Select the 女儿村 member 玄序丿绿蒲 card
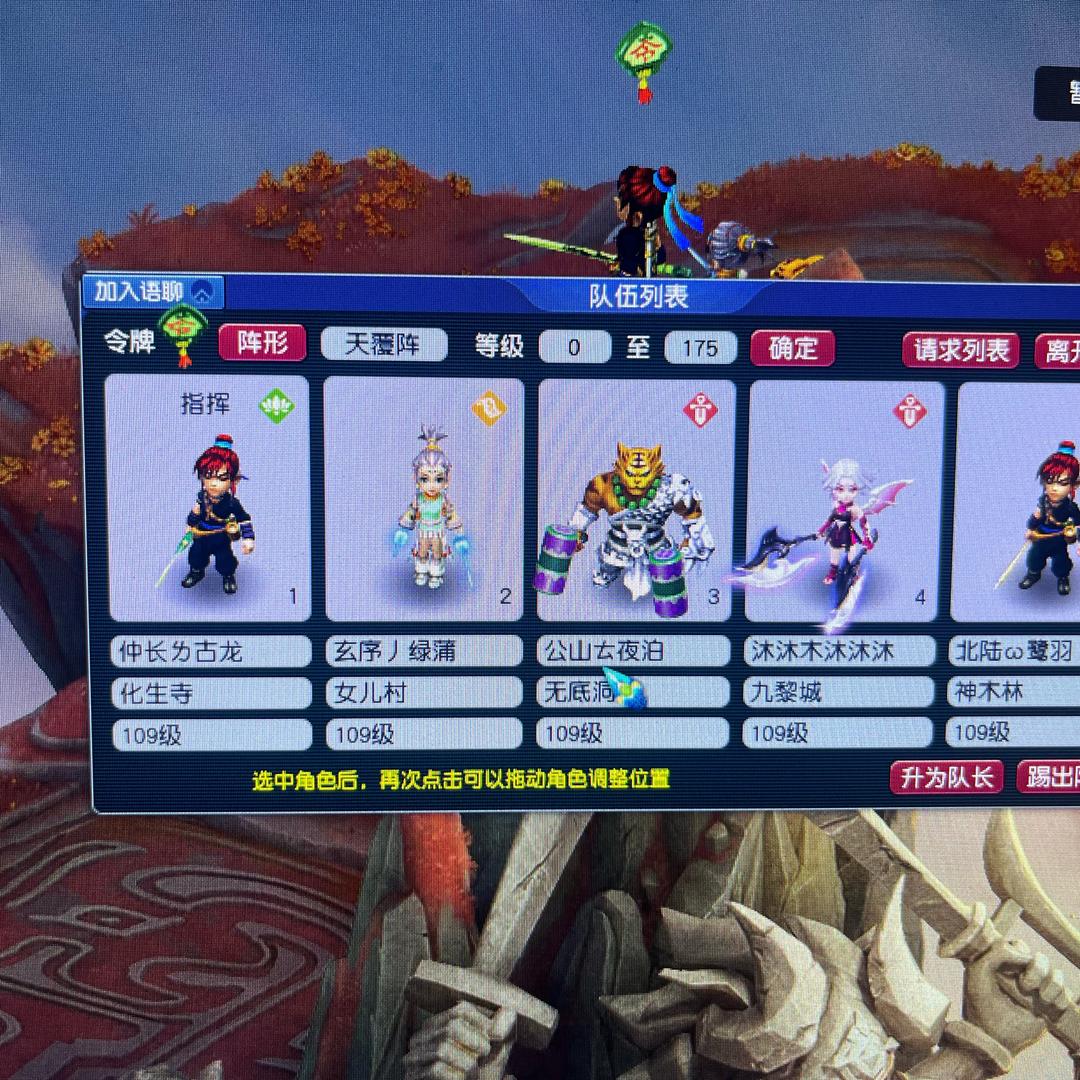 tap(424, 499)
